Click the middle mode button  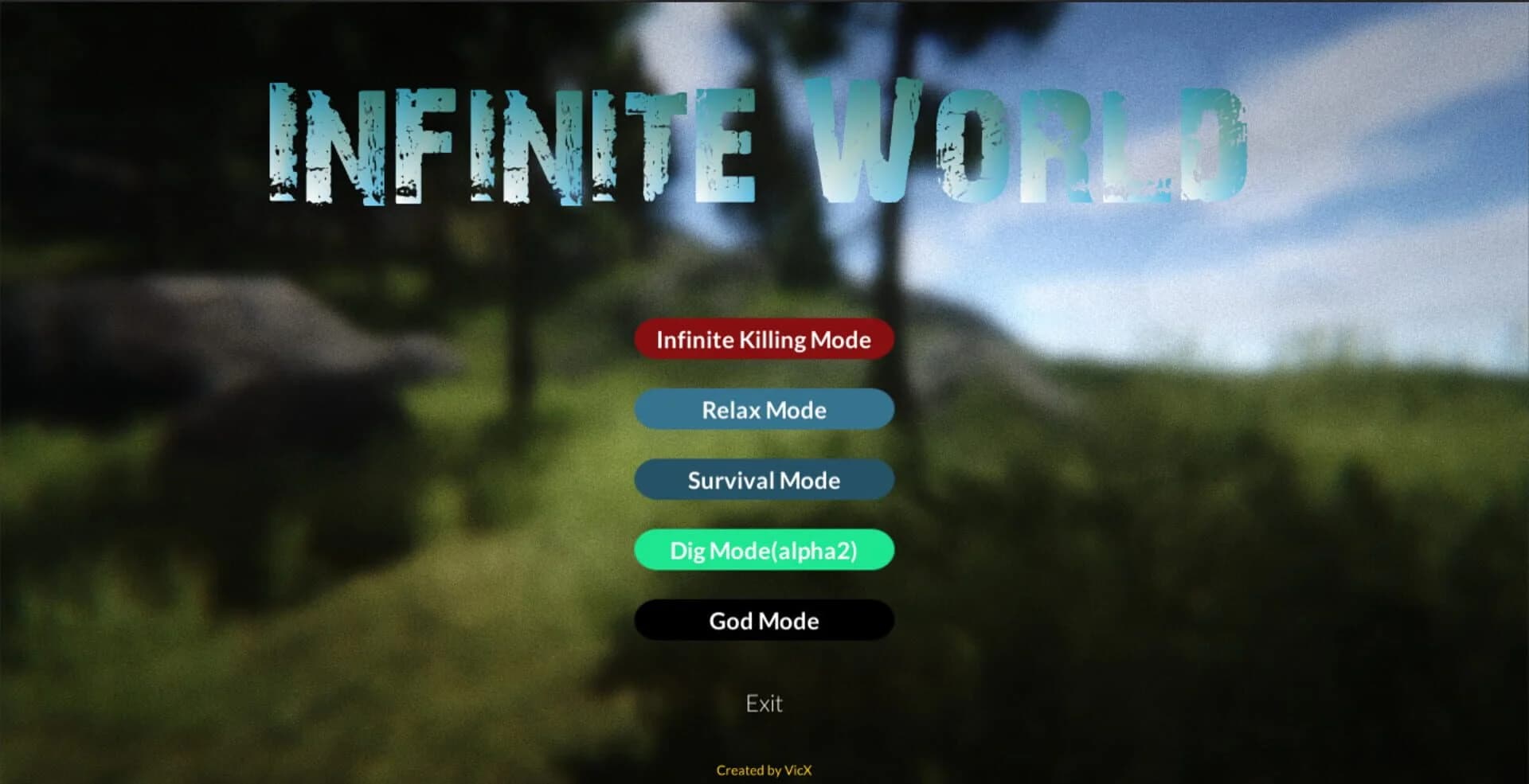click(763, 479)
